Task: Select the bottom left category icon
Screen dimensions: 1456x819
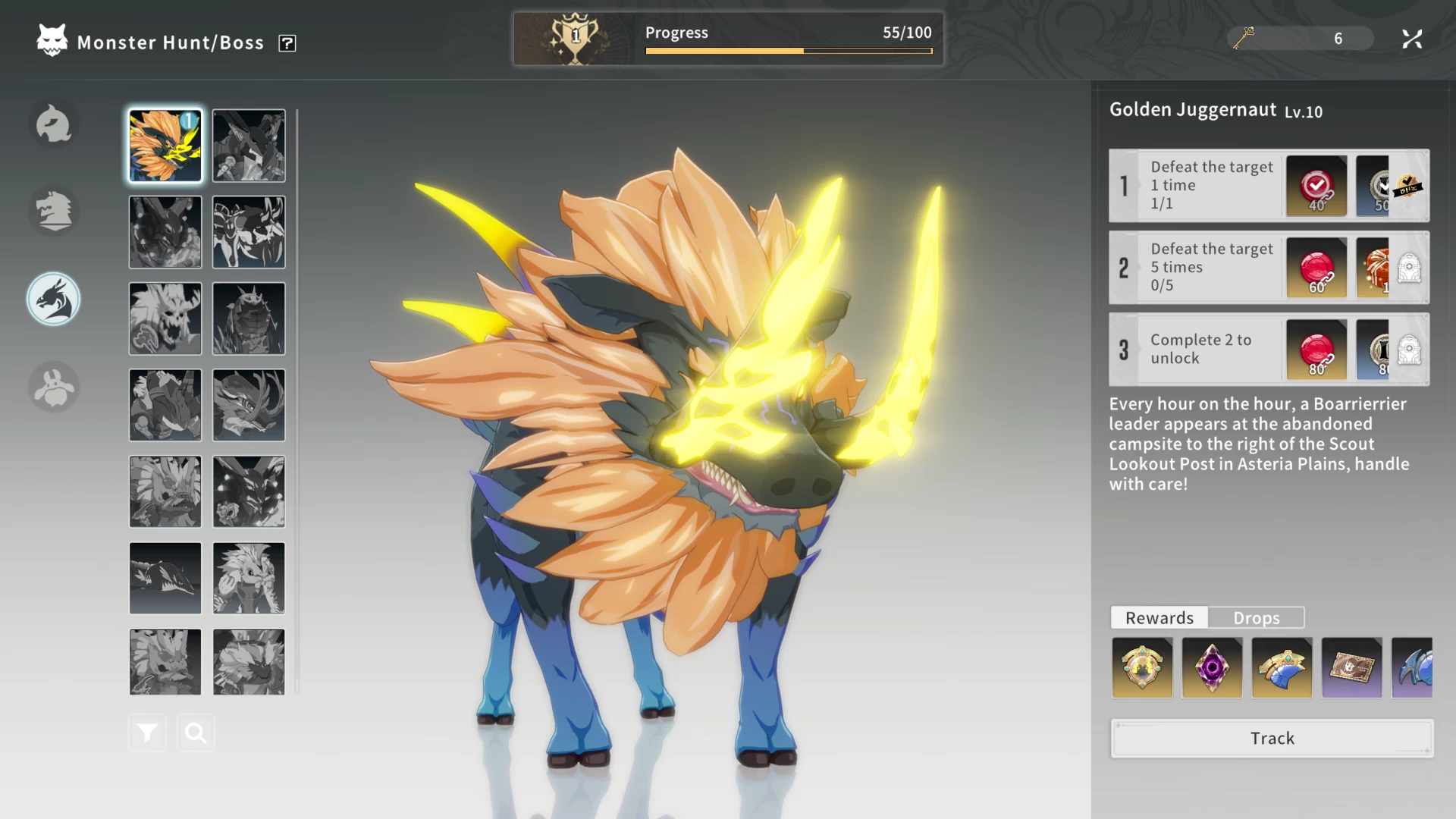Action: point(54,388)
